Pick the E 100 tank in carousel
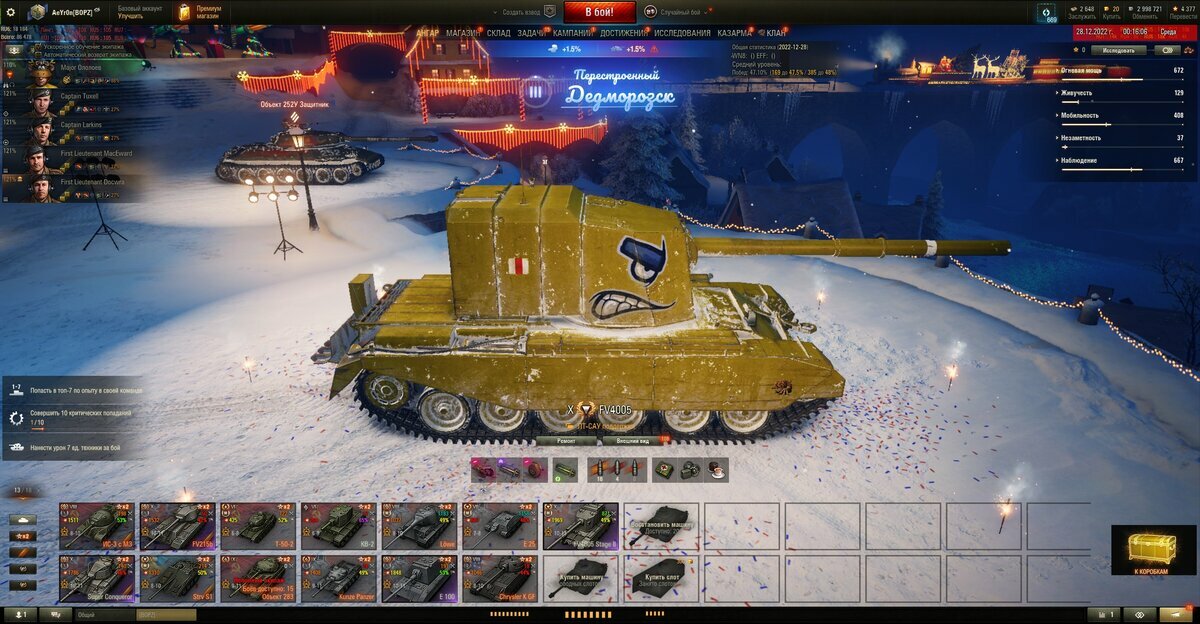 [419, 578]
